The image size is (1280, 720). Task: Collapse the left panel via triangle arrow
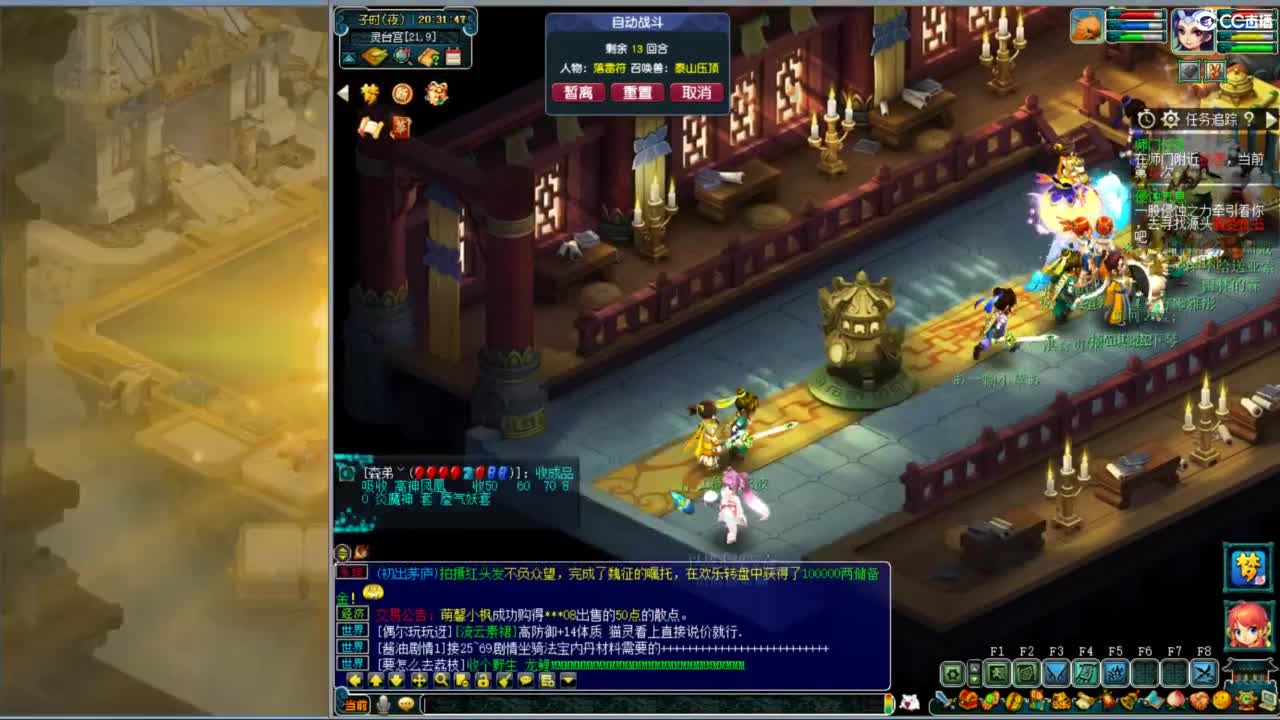pos(344,91)
